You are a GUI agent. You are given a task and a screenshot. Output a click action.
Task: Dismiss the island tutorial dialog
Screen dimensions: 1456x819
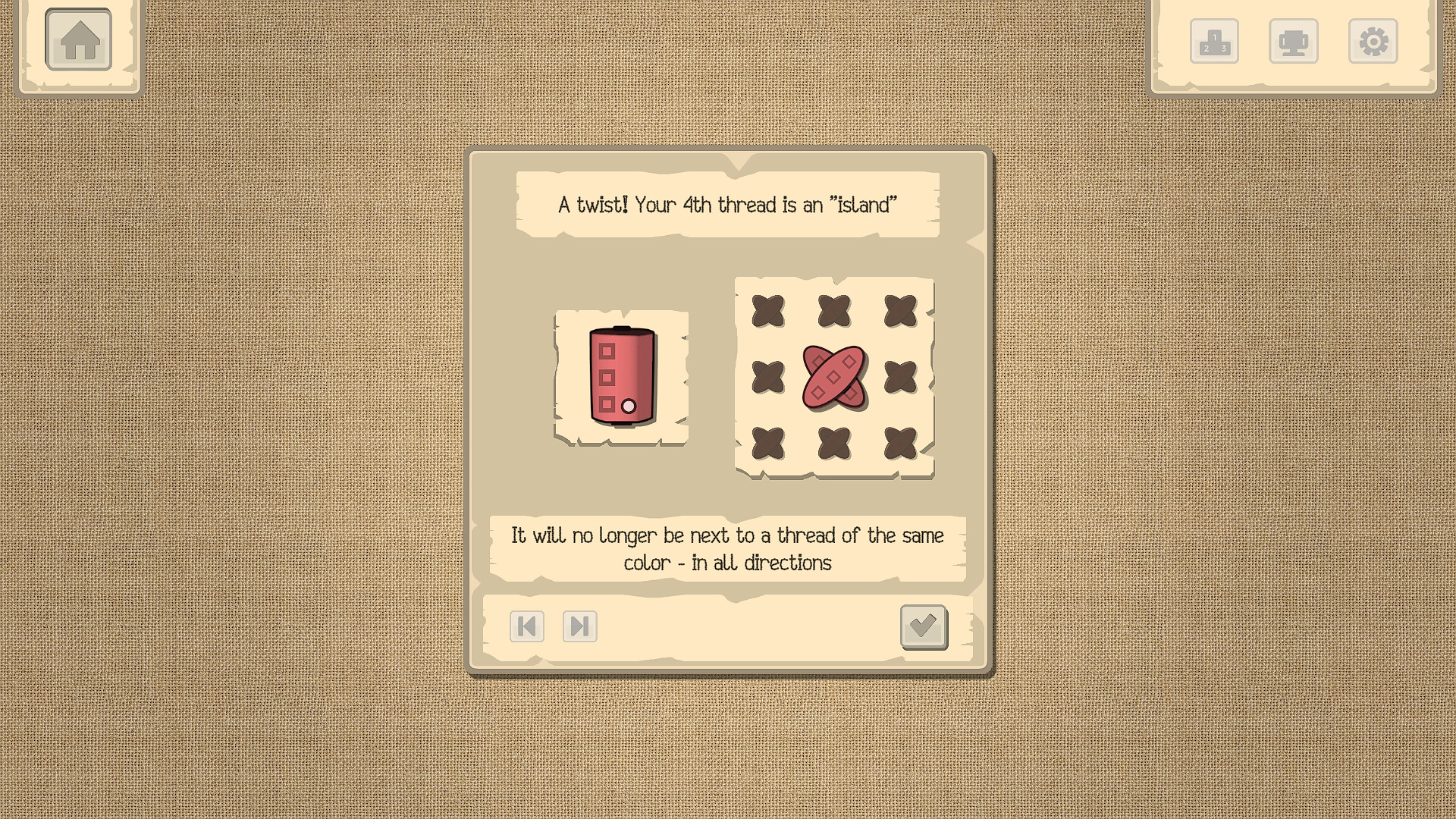[924, 627]
